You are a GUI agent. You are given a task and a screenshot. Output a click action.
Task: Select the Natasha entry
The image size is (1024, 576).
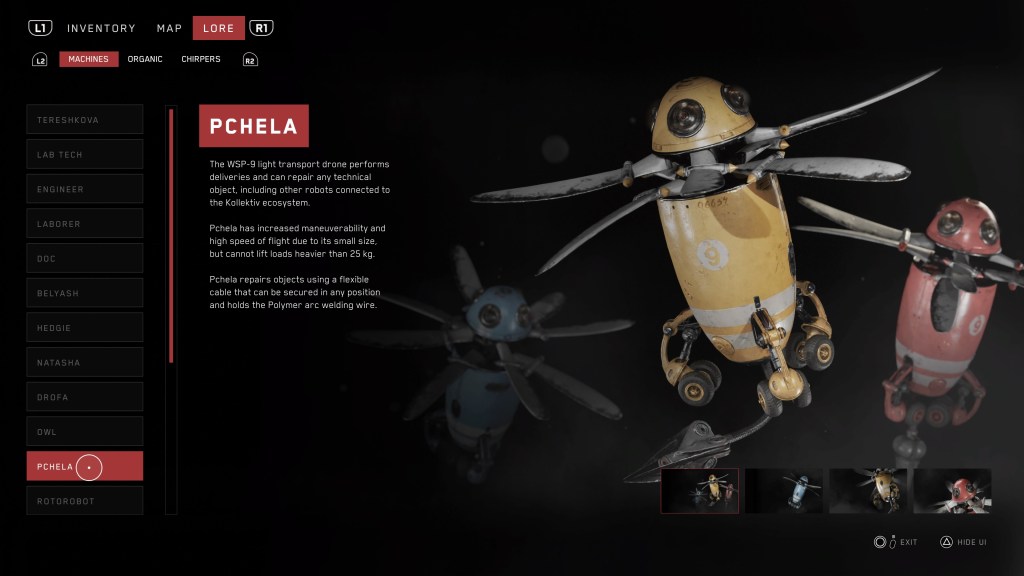point(85,362)
